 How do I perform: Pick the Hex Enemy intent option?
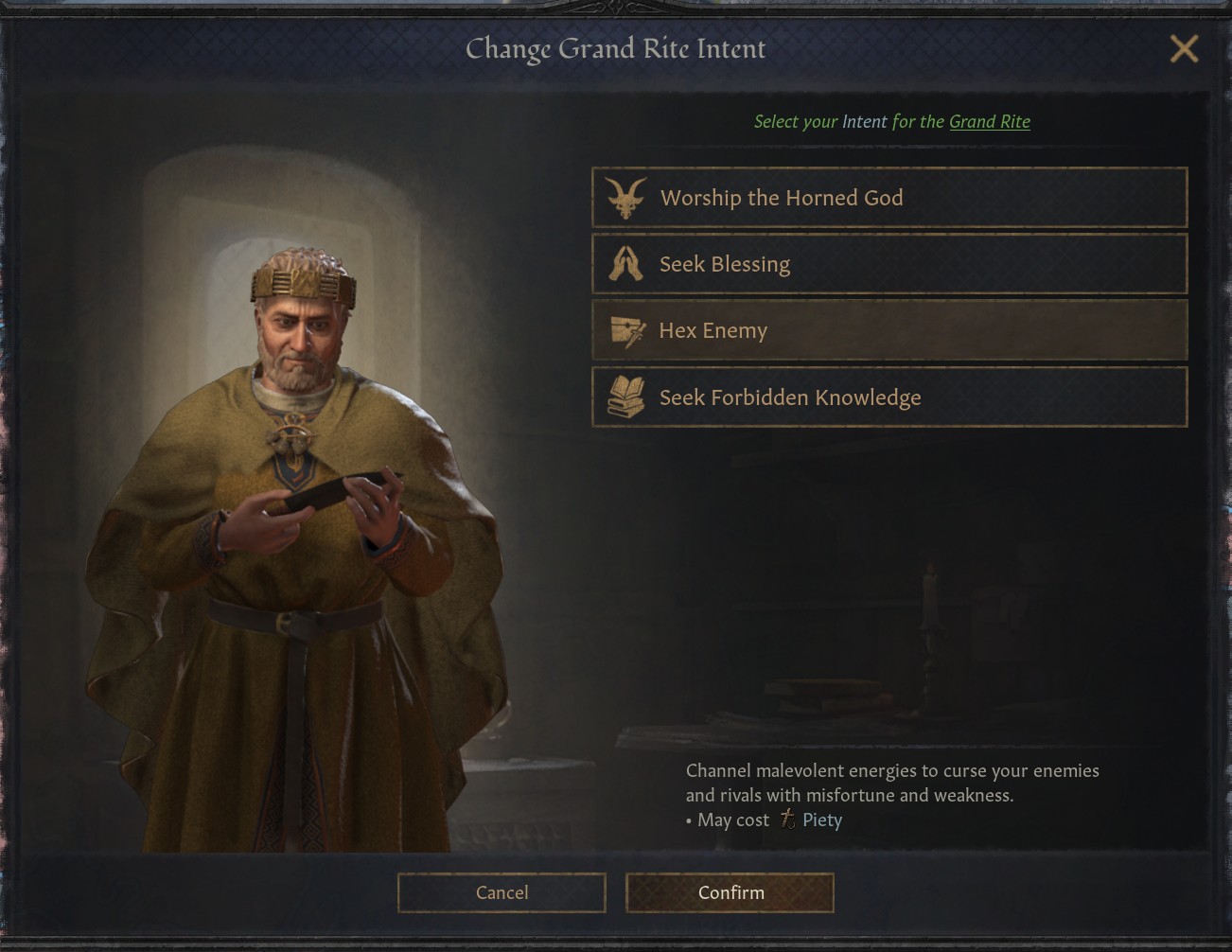point(889,330)
